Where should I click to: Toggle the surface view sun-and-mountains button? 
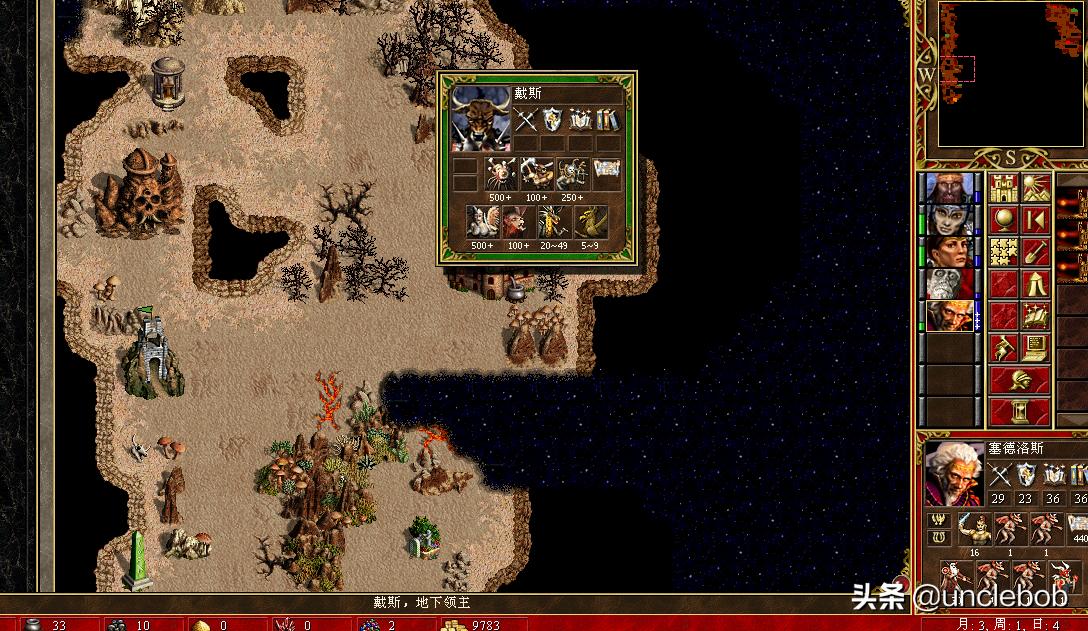click(1036, 187)
